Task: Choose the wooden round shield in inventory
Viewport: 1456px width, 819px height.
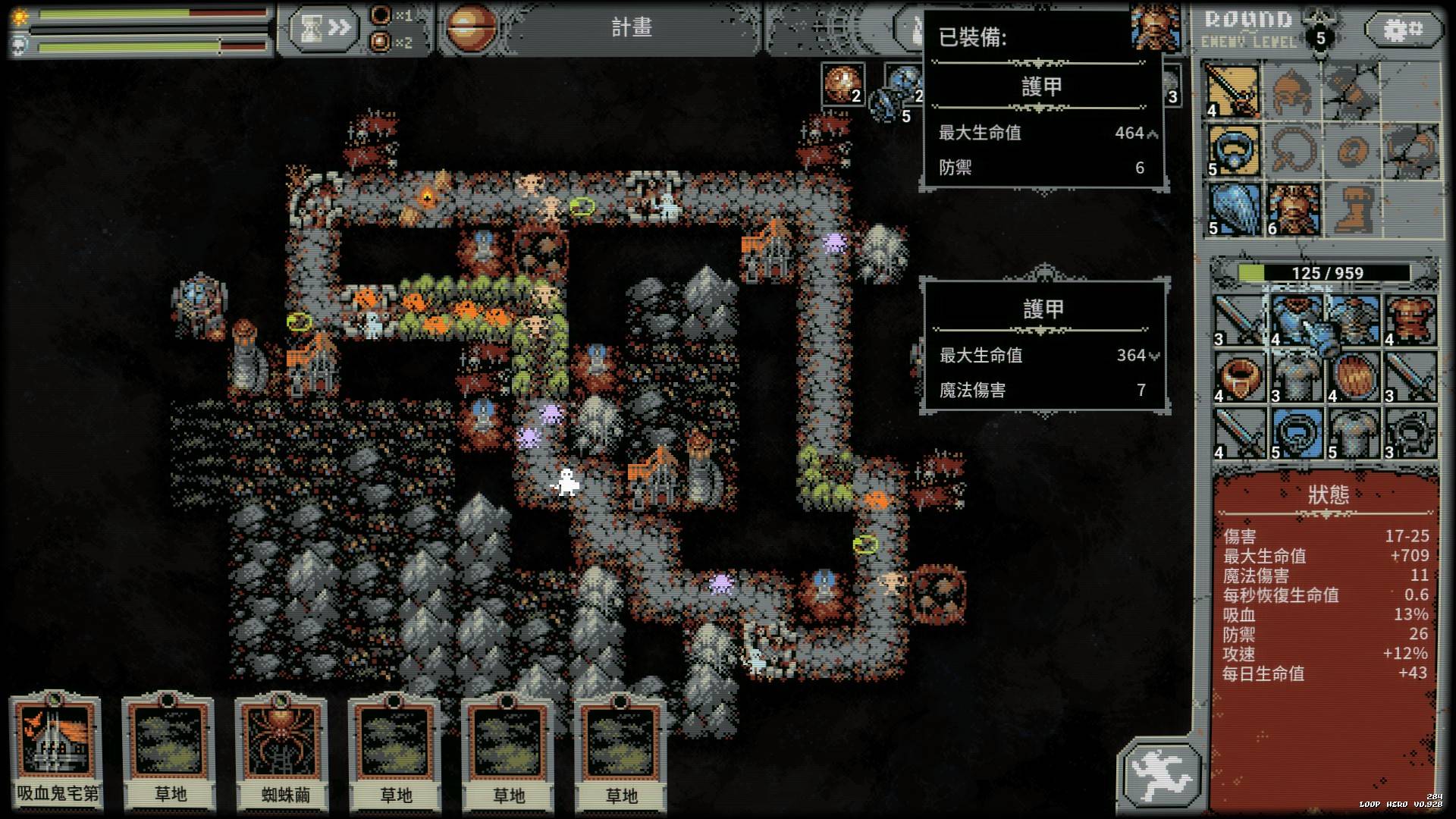Action: (x=1353, y=377)
